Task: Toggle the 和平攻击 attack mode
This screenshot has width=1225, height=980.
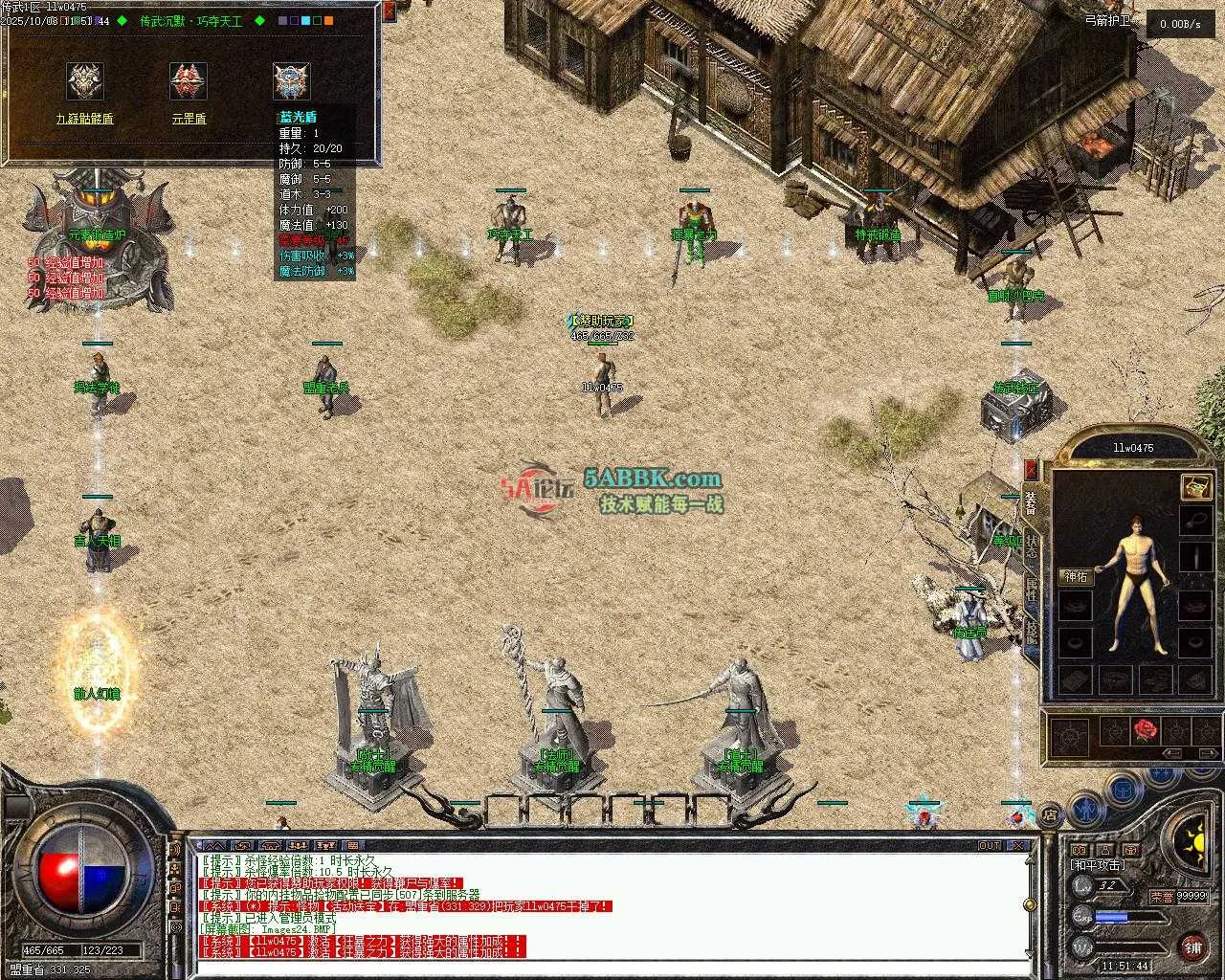Action: tap(1098, 864)
